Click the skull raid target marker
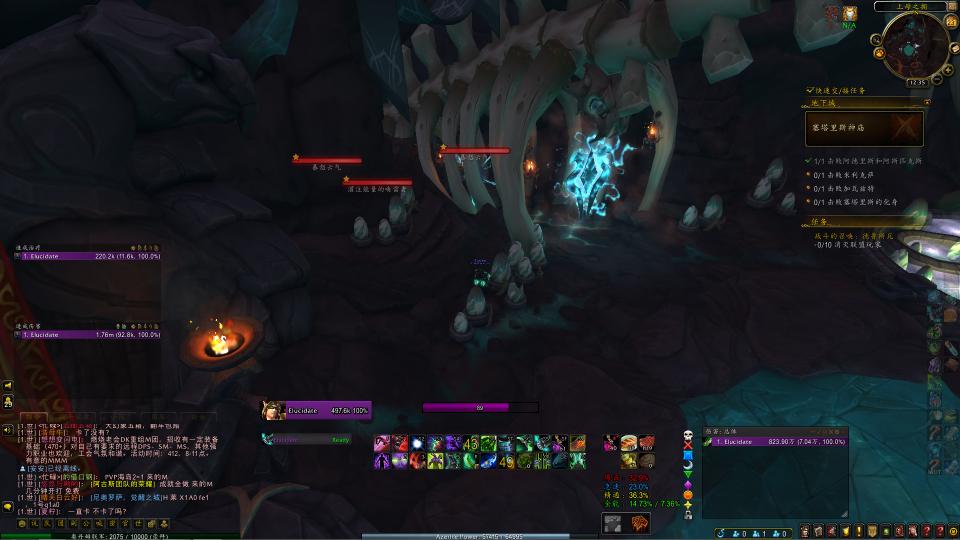Image resolution: width=960 pixels, height=540 pixels. coord(688,436)
